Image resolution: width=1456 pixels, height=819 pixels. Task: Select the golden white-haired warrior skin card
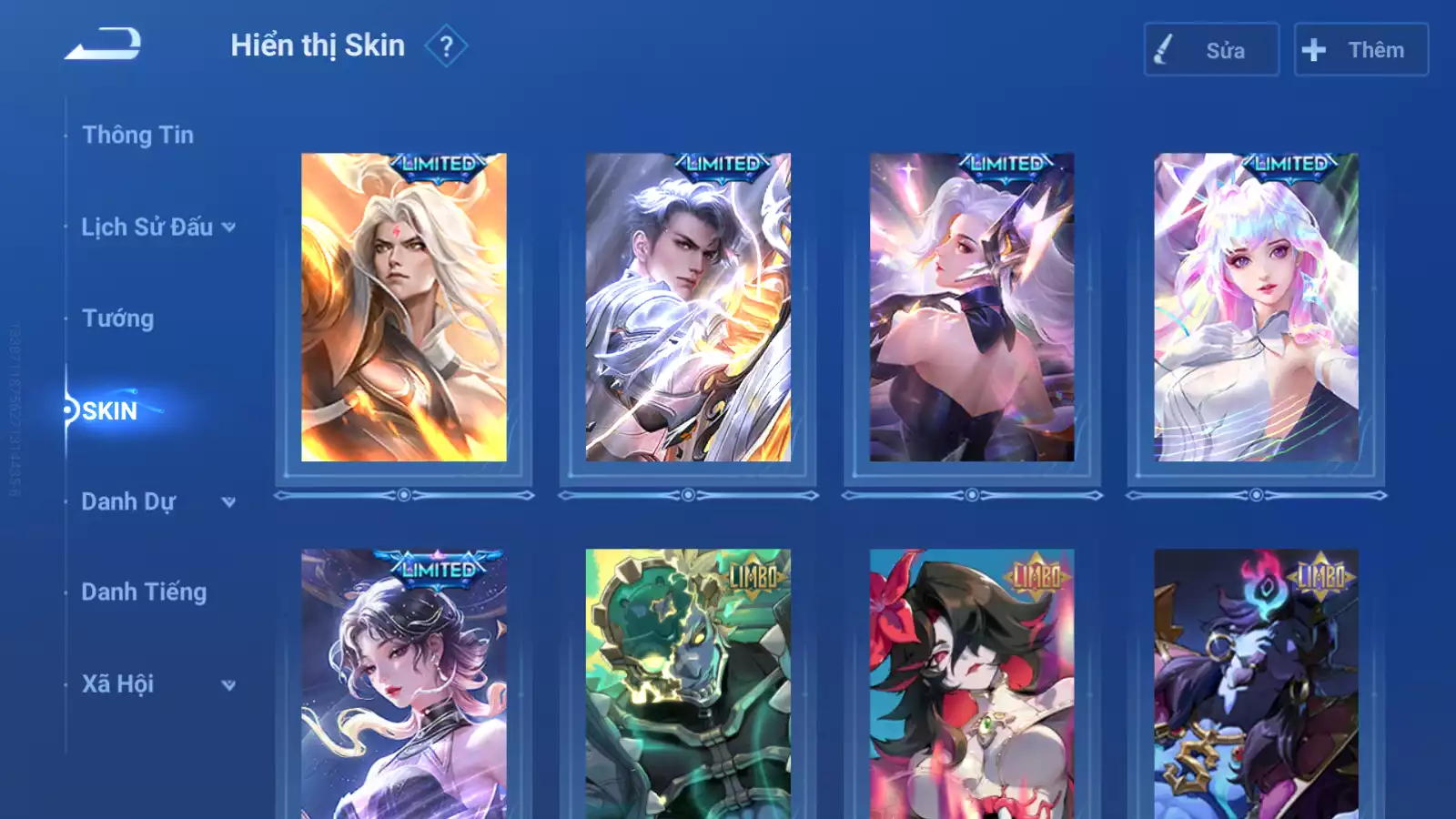(404, 308)
